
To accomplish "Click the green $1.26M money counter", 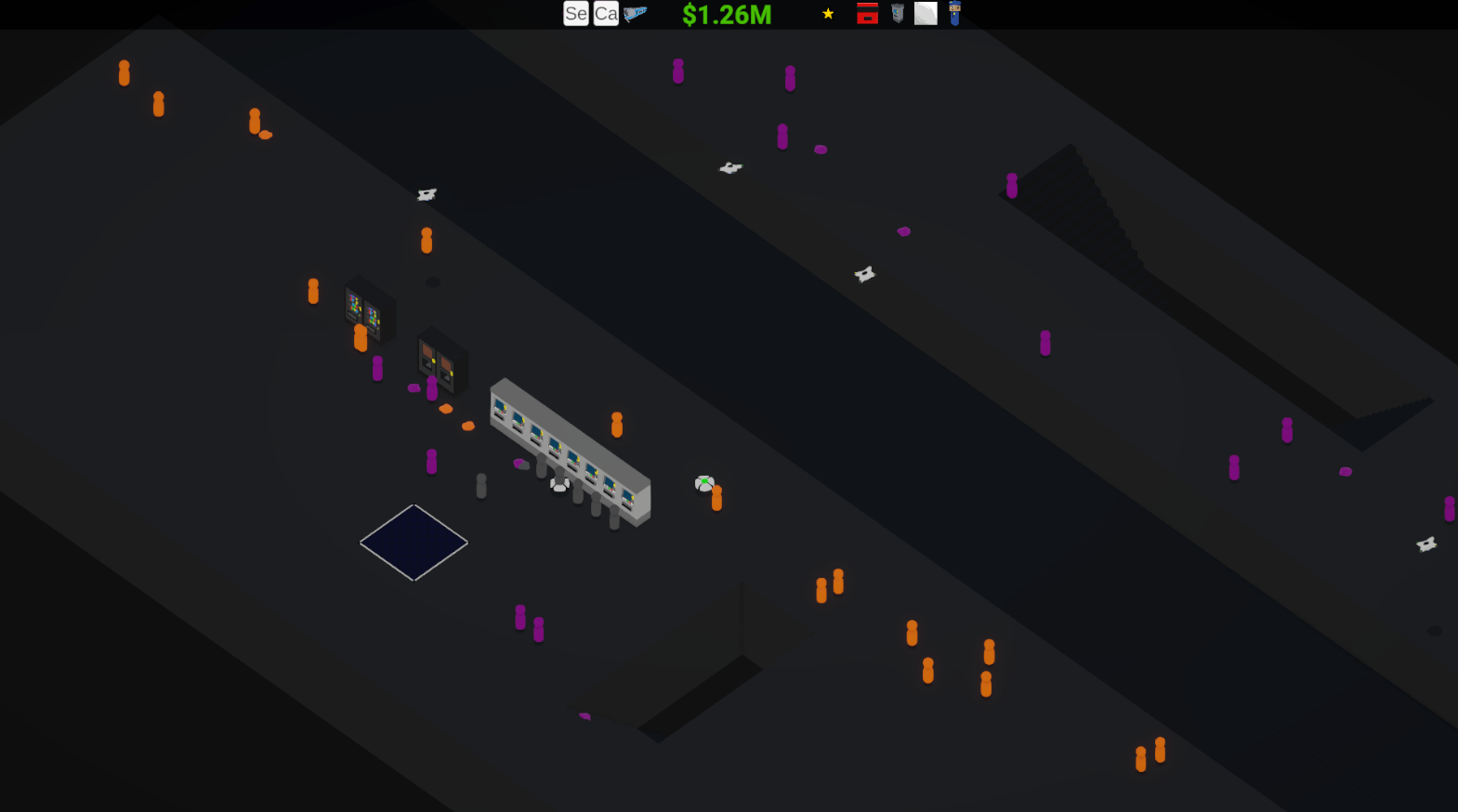I will [x=725, y=14].
